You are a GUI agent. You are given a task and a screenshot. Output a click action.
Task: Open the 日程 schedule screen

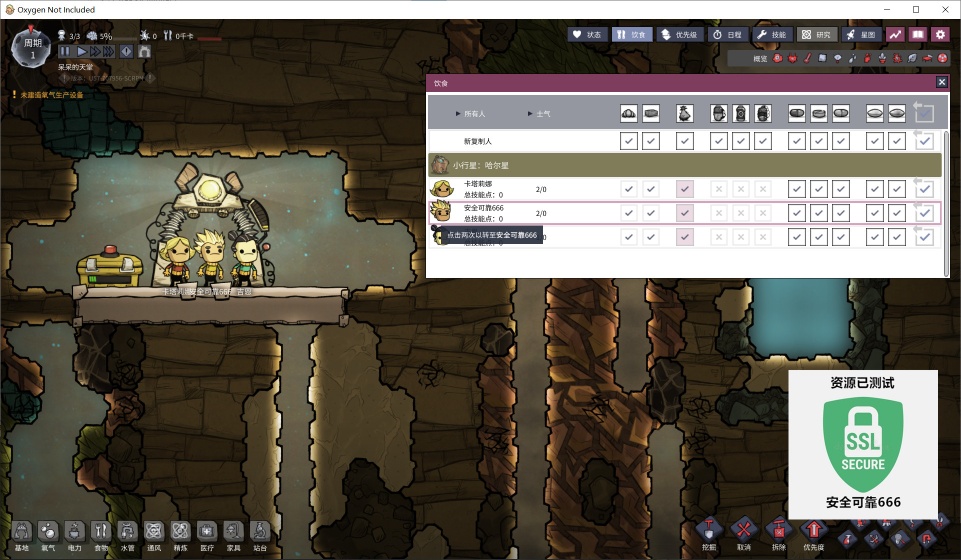pyautogui.click(x=727, y=34)
